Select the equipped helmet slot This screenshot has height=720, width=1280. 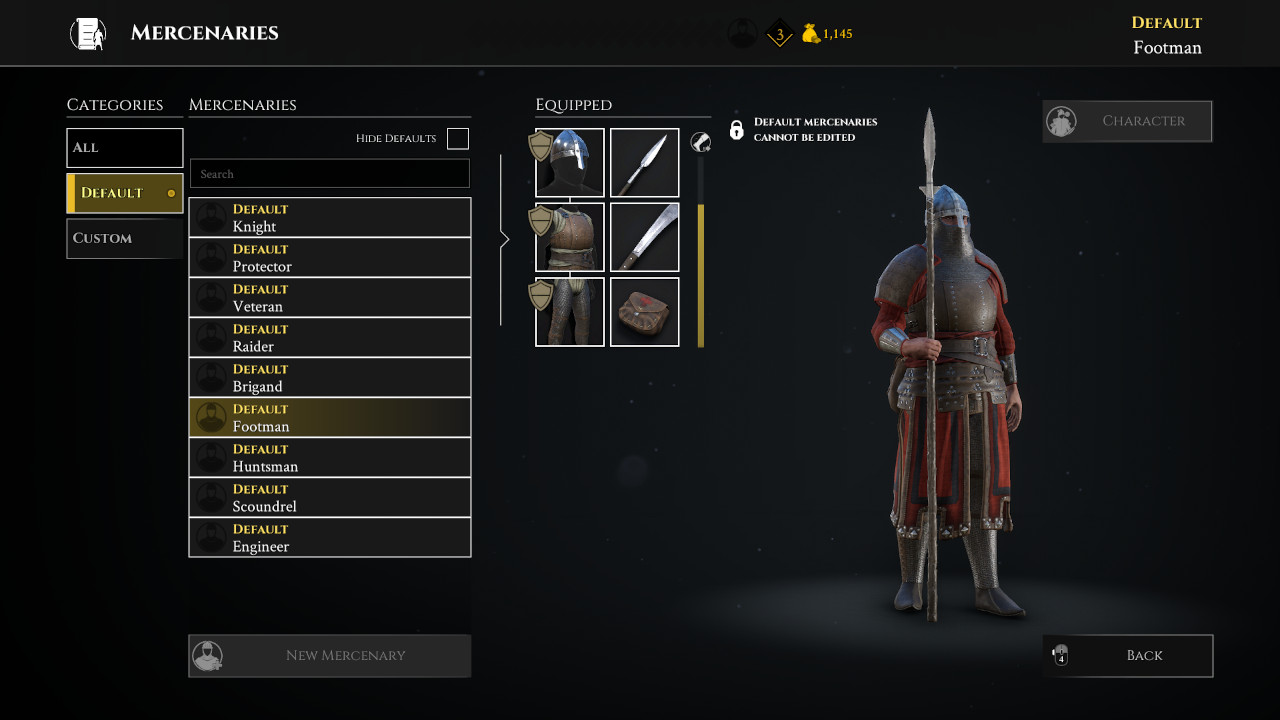tap(570, 163)
